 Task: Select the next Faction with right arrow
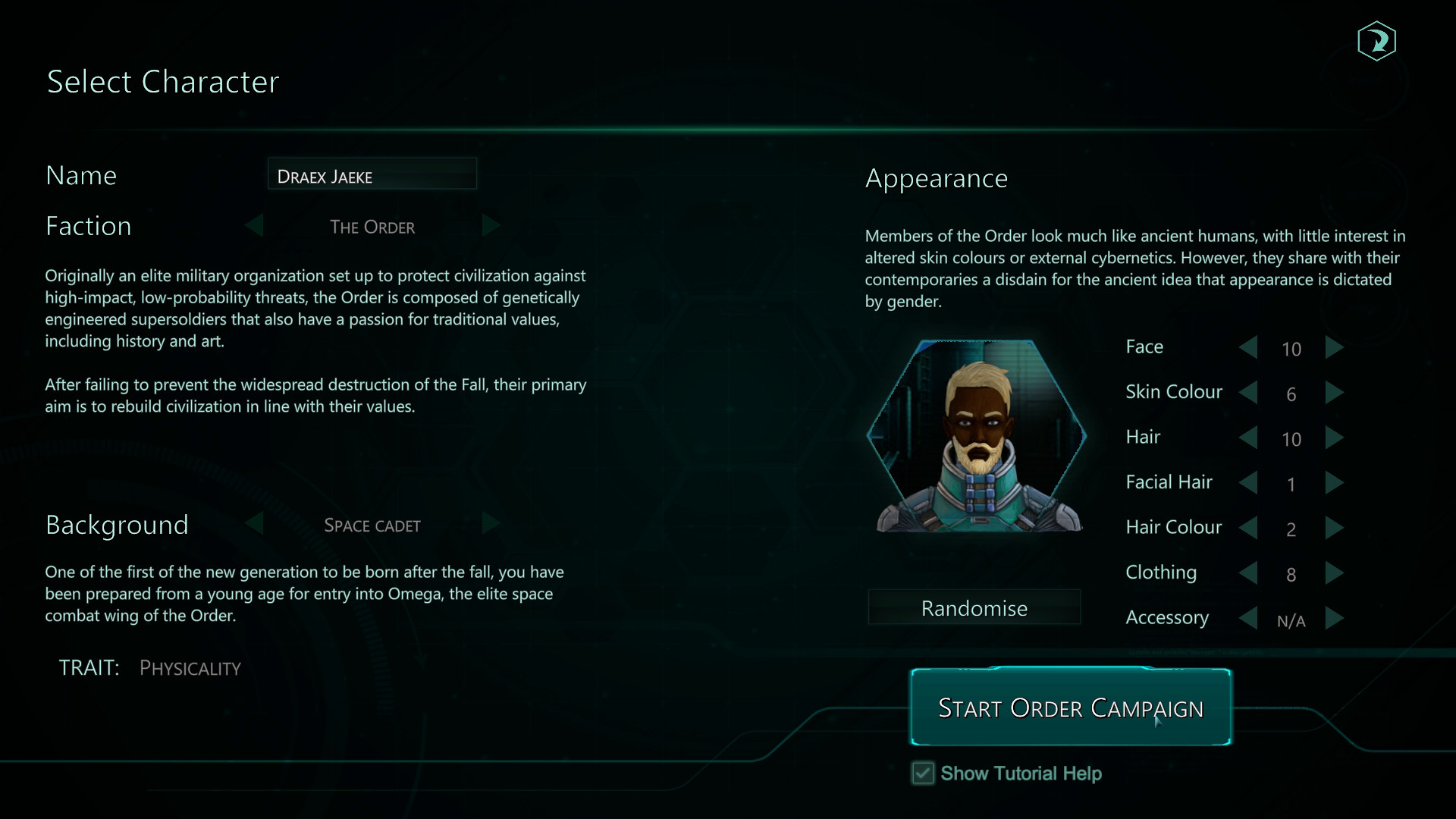click(x=490, y=226)
